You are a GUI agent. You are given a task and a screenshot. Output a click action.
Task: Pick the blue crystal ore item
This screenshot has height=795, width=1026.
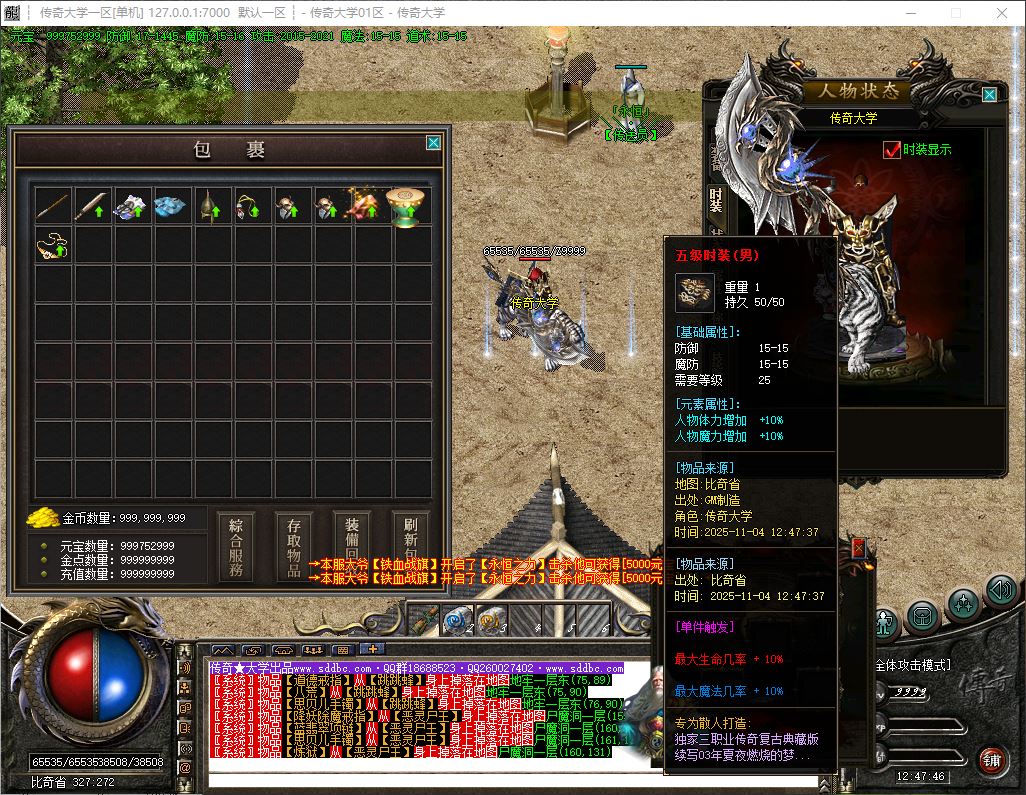(x=171, y=206)
